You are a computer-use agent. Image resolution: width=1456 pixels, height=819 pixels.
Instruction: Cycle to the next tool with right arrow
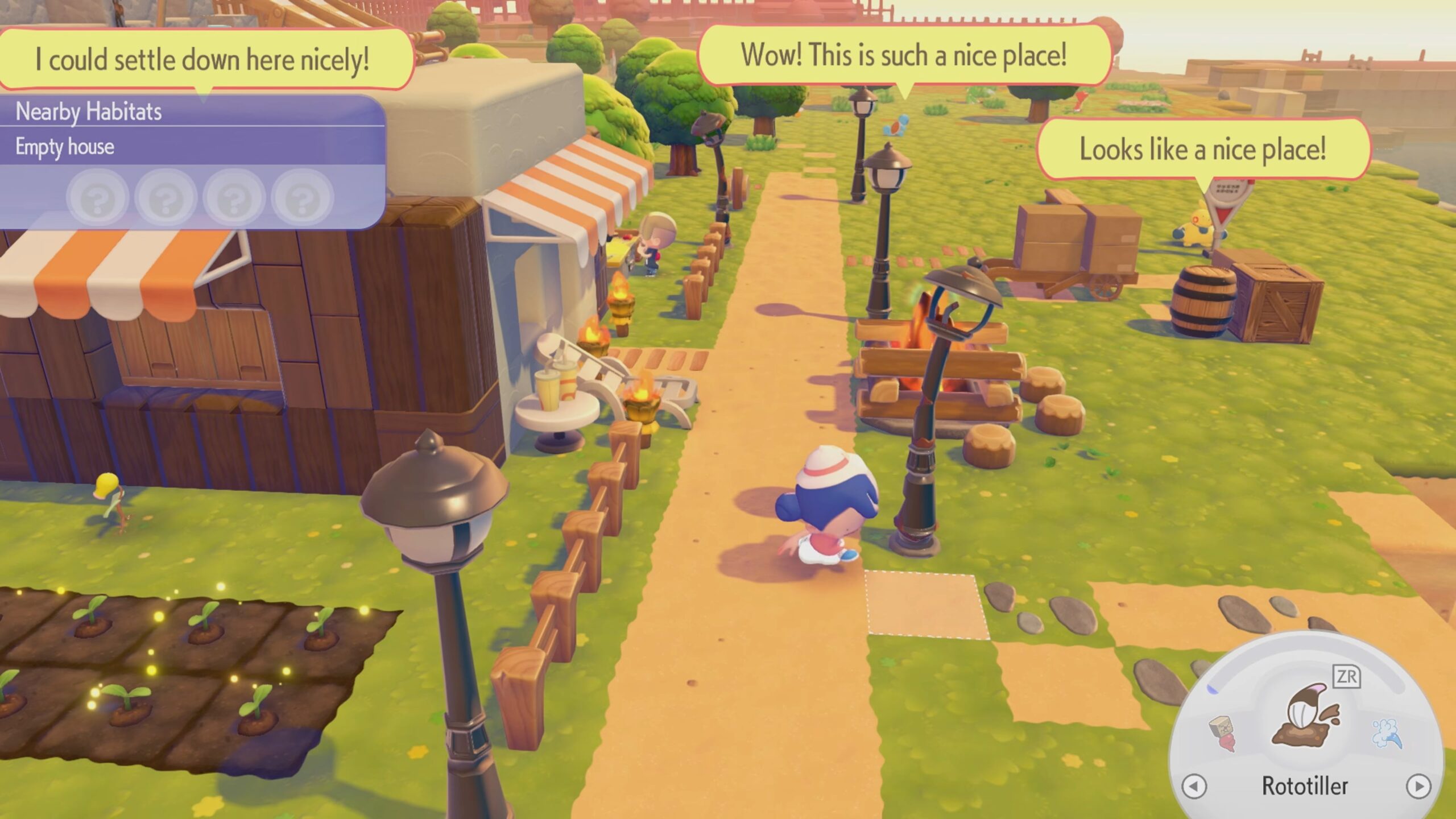coord(1418,787)
